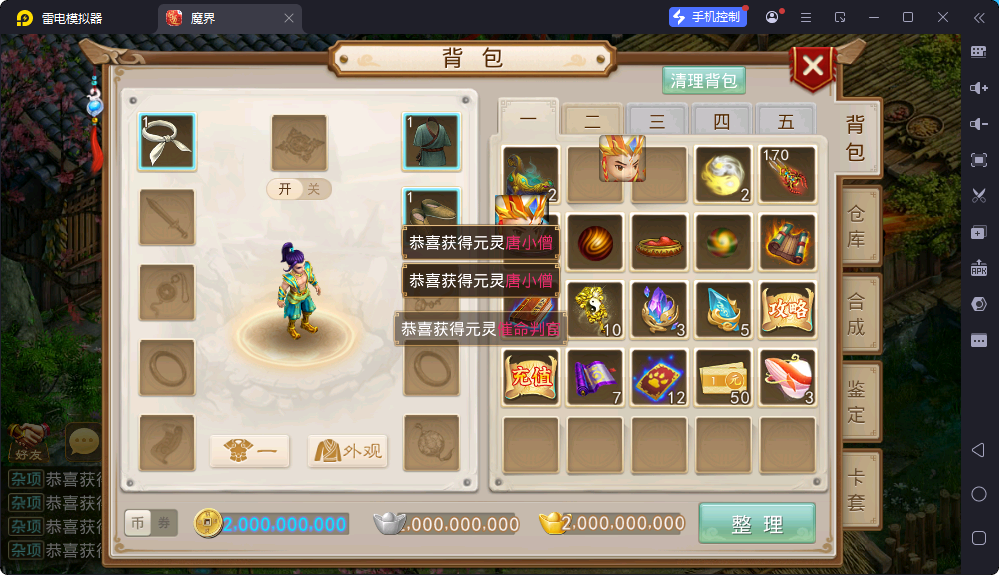Screen dimensions: 999x575
Task: Open the 仓库 warehouse tab
Action: click(857, 227)
